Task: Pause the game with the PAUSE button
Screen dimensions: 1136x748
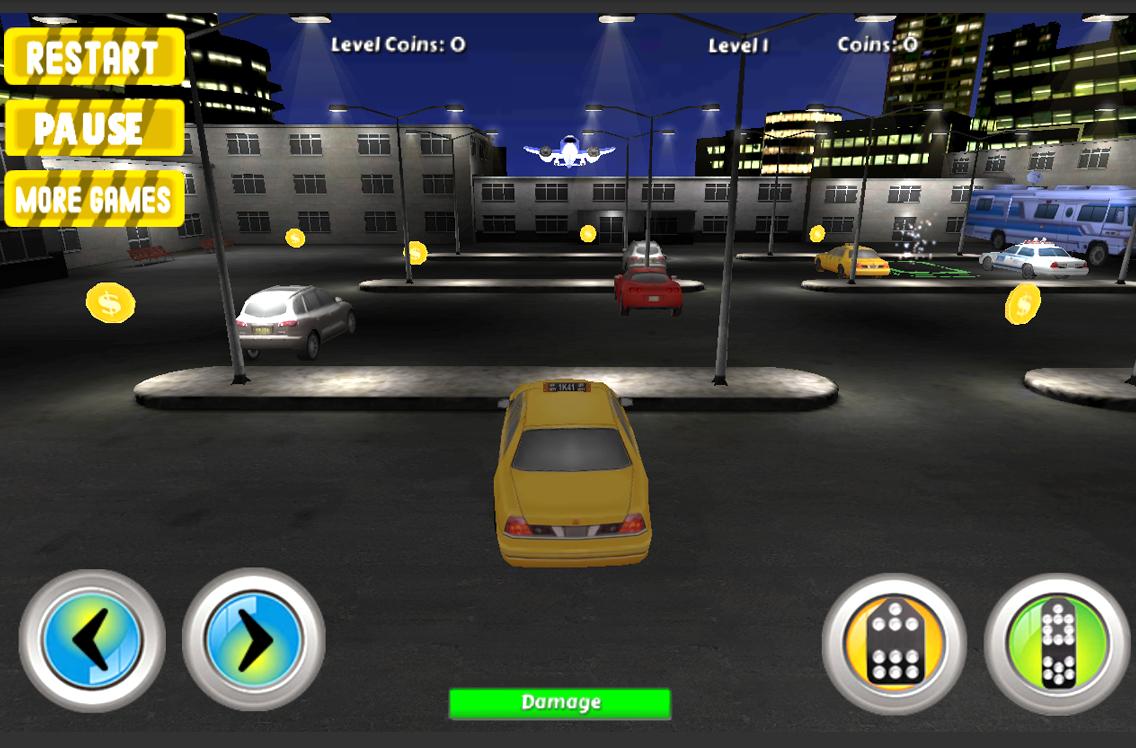Action: [x=94, y=128]
